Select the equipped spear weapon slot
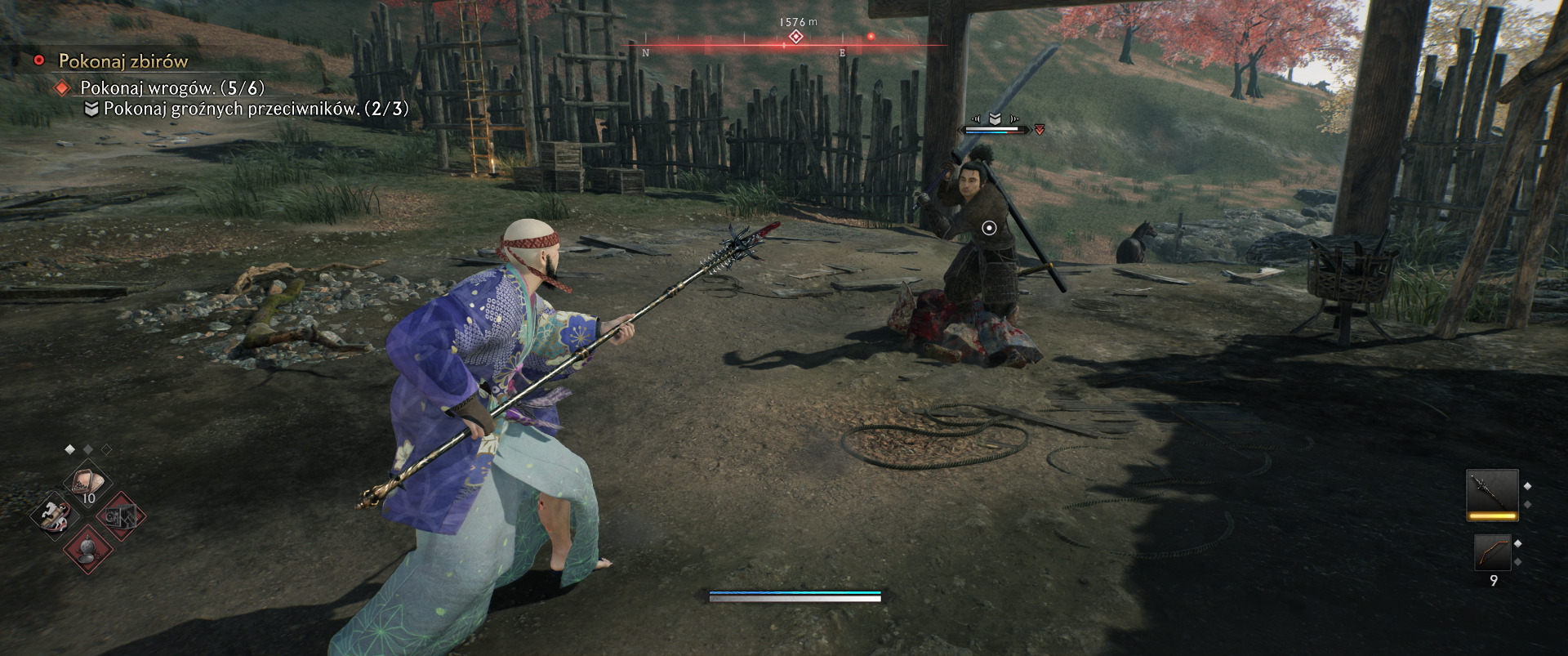Image resolution: width=1568 pixels, height=656 pixels. click(x=1492, y=494)
